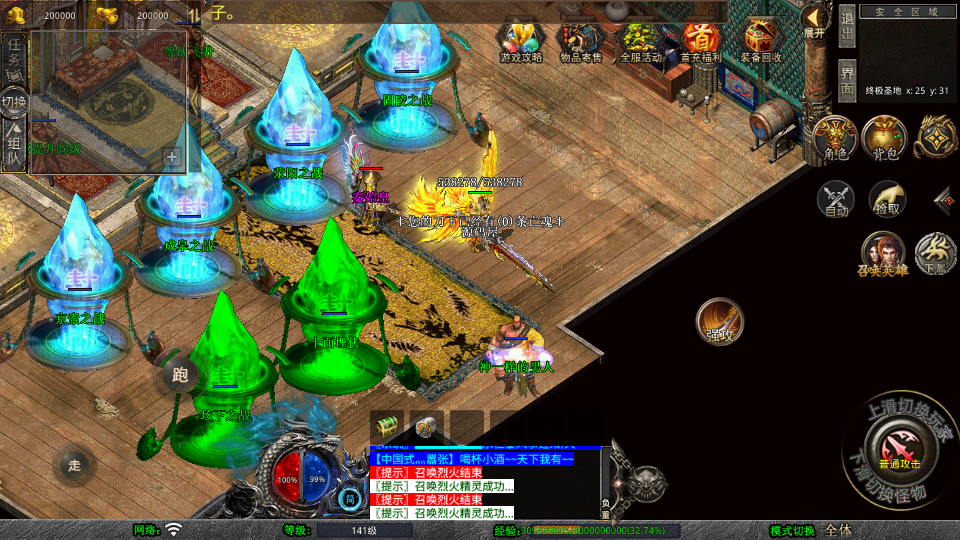Screen dimensions: 960x540
Task: Toggle the 展开 expand arrow
Action: [x=815, y=20]
